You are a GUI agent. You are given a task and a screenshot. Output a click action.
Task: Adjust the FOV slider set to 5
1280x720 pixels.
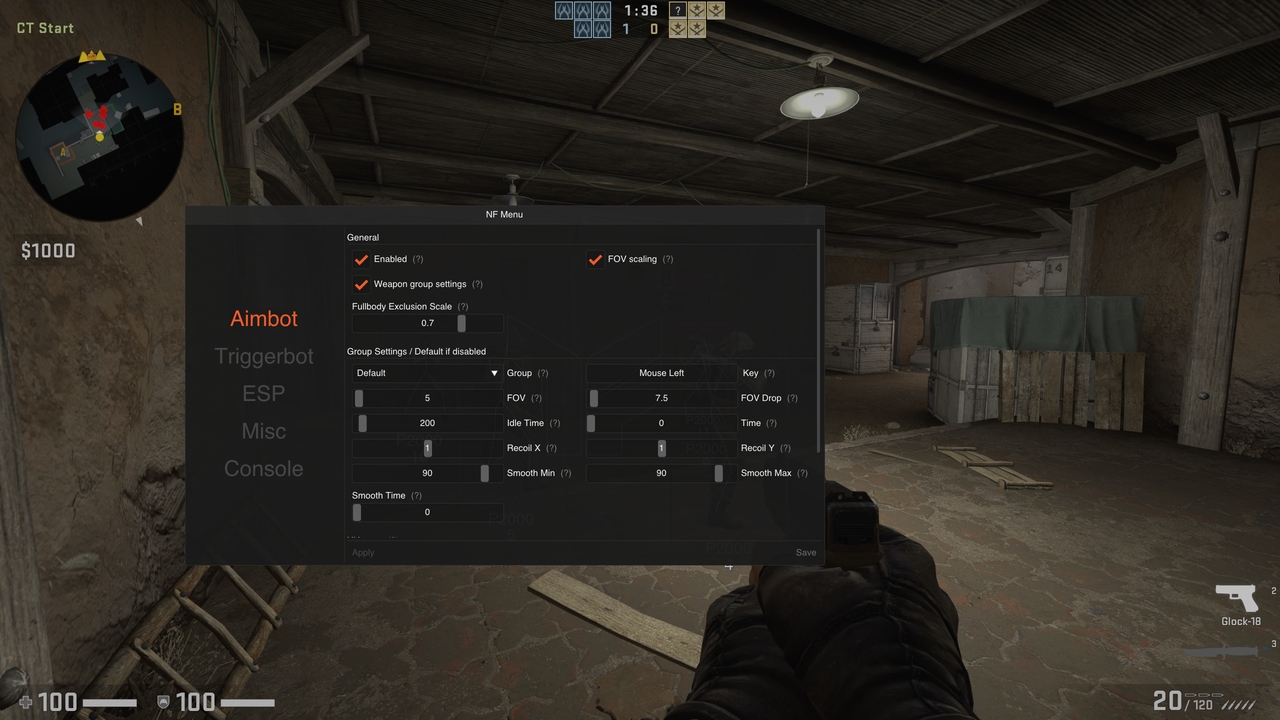427,398
